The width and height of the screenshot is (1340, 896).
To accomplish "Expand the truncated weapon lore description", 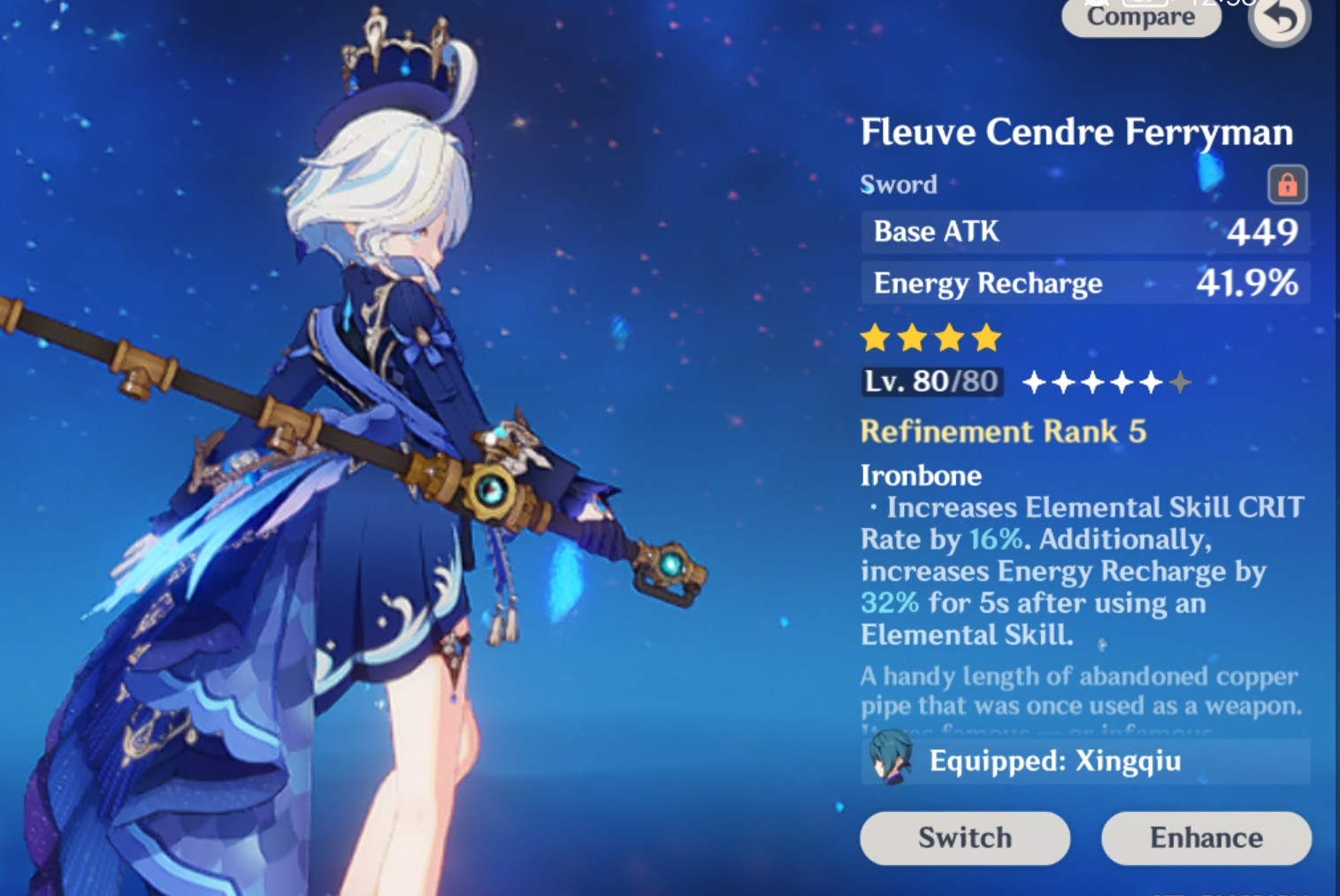I will point(1081,699).
